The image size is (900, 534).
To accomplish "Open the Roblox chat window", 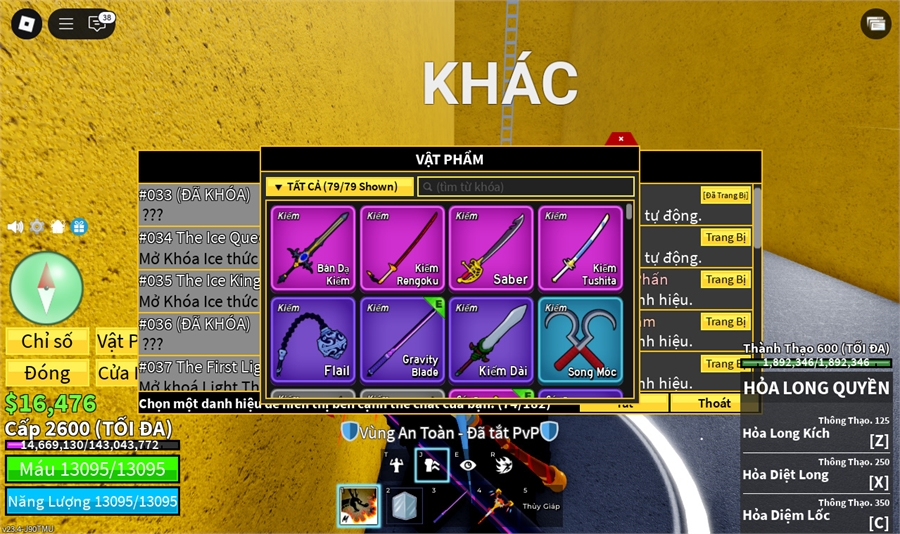I will [98, 24].
